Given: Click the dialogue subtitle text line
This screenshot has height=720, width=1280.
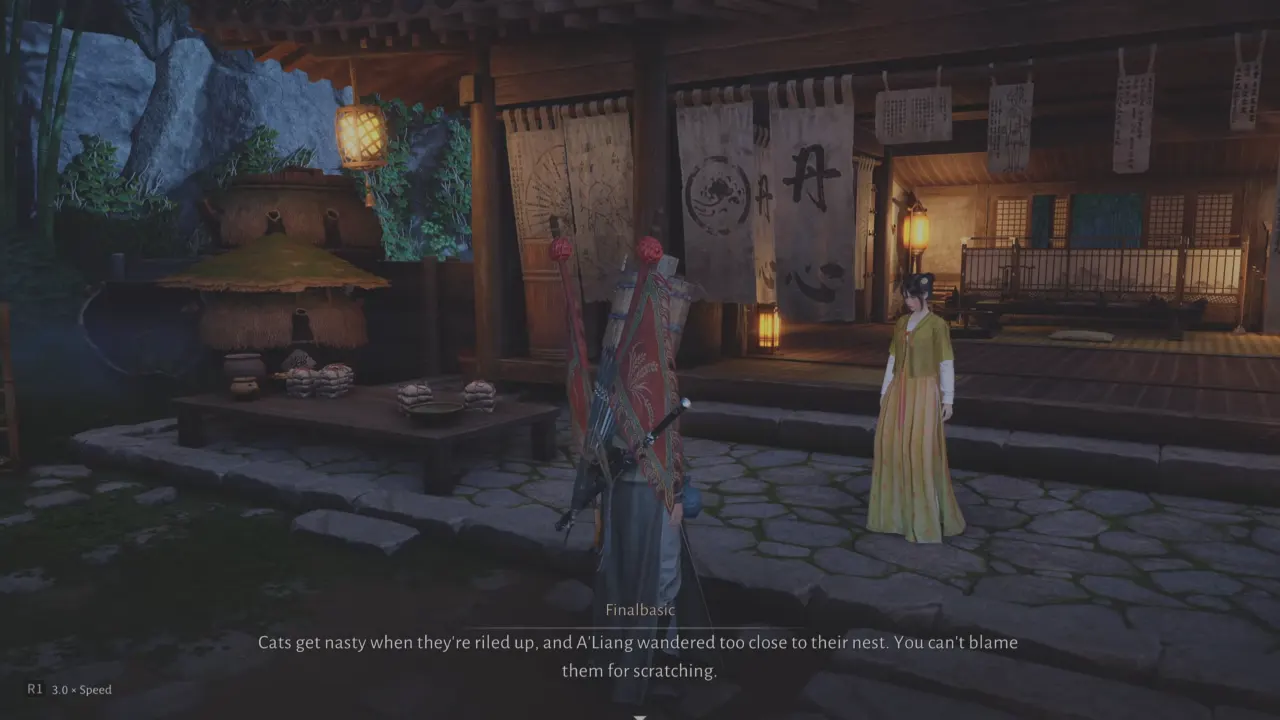Looking at the screenshot, I should pyautogui.click(x=640, y=643).
